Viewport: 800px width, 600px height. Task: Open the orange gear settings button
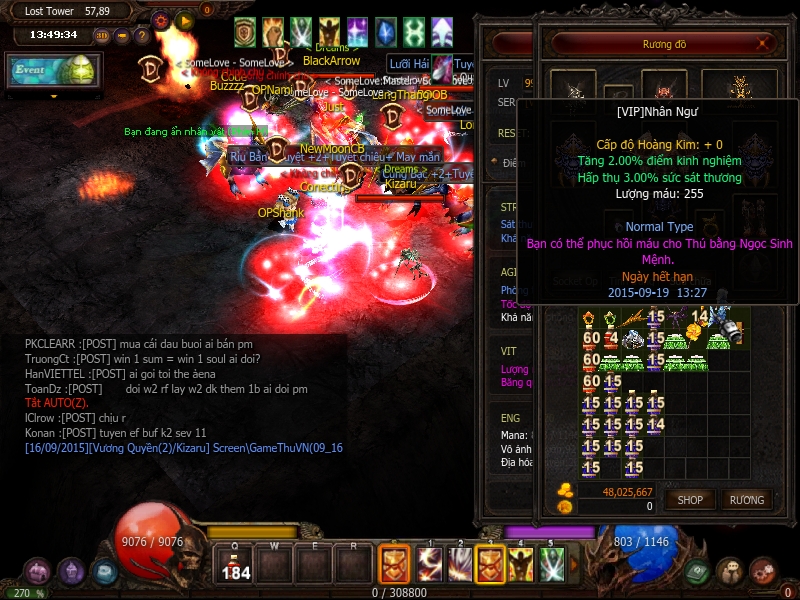pos(161,20)
